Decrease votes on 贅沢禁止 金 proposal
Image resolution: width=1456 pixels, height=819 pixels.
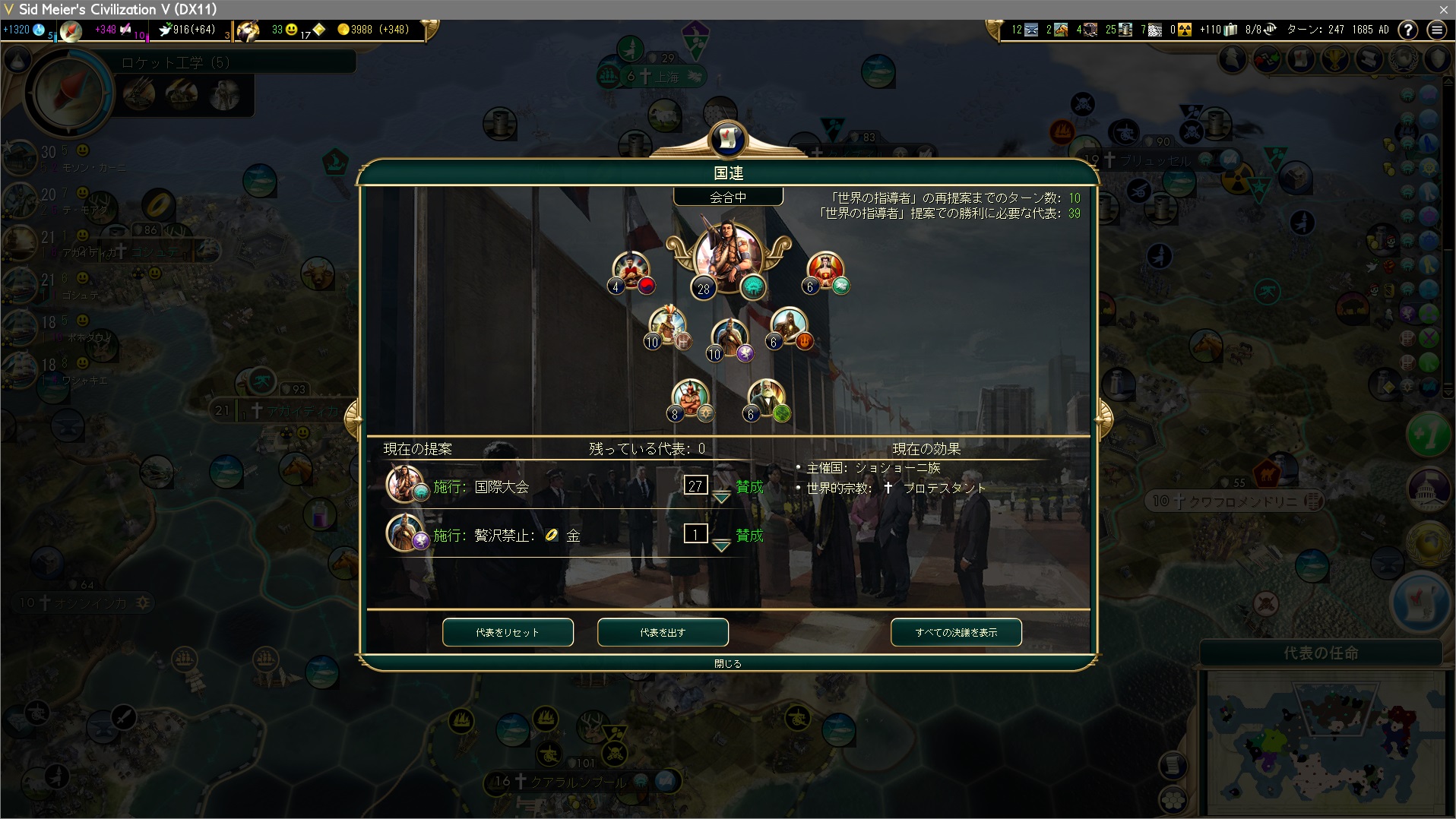point(721,546)
